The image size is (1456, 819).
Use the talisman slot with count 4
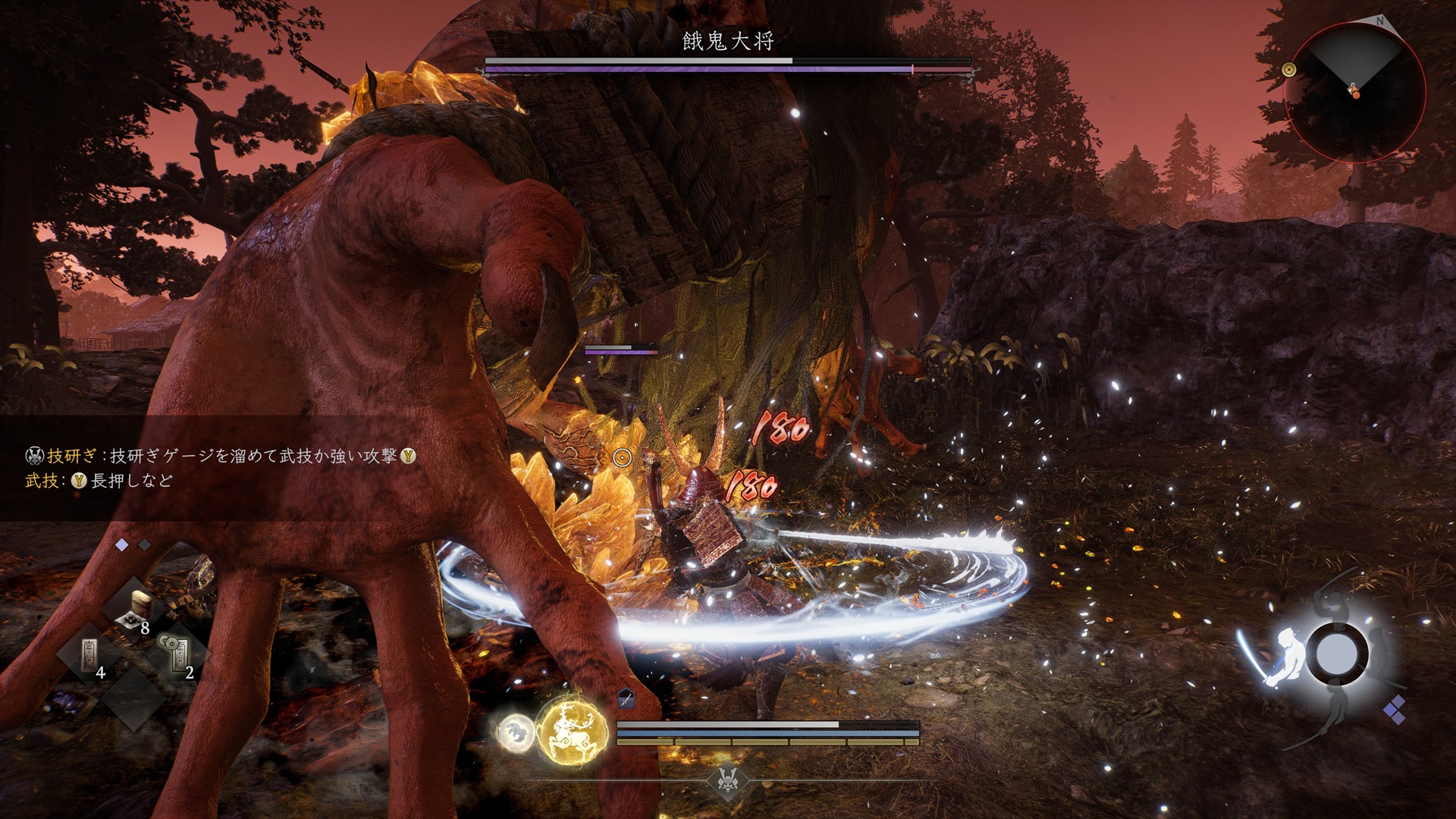pyautogui.click(x=93, y=655)
